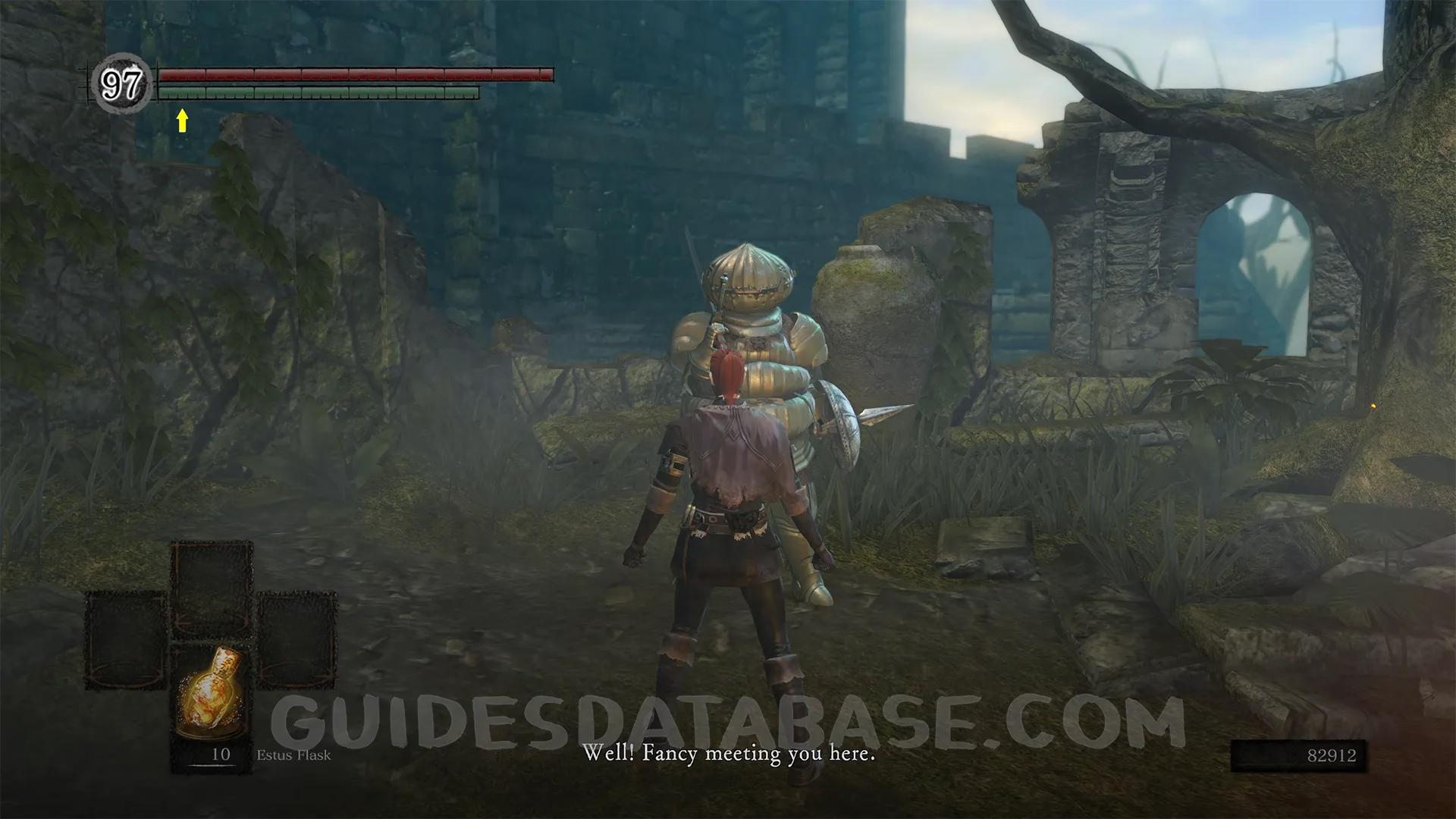
Task: Click the humanity counter showing 97
Action: pos(121,83)
